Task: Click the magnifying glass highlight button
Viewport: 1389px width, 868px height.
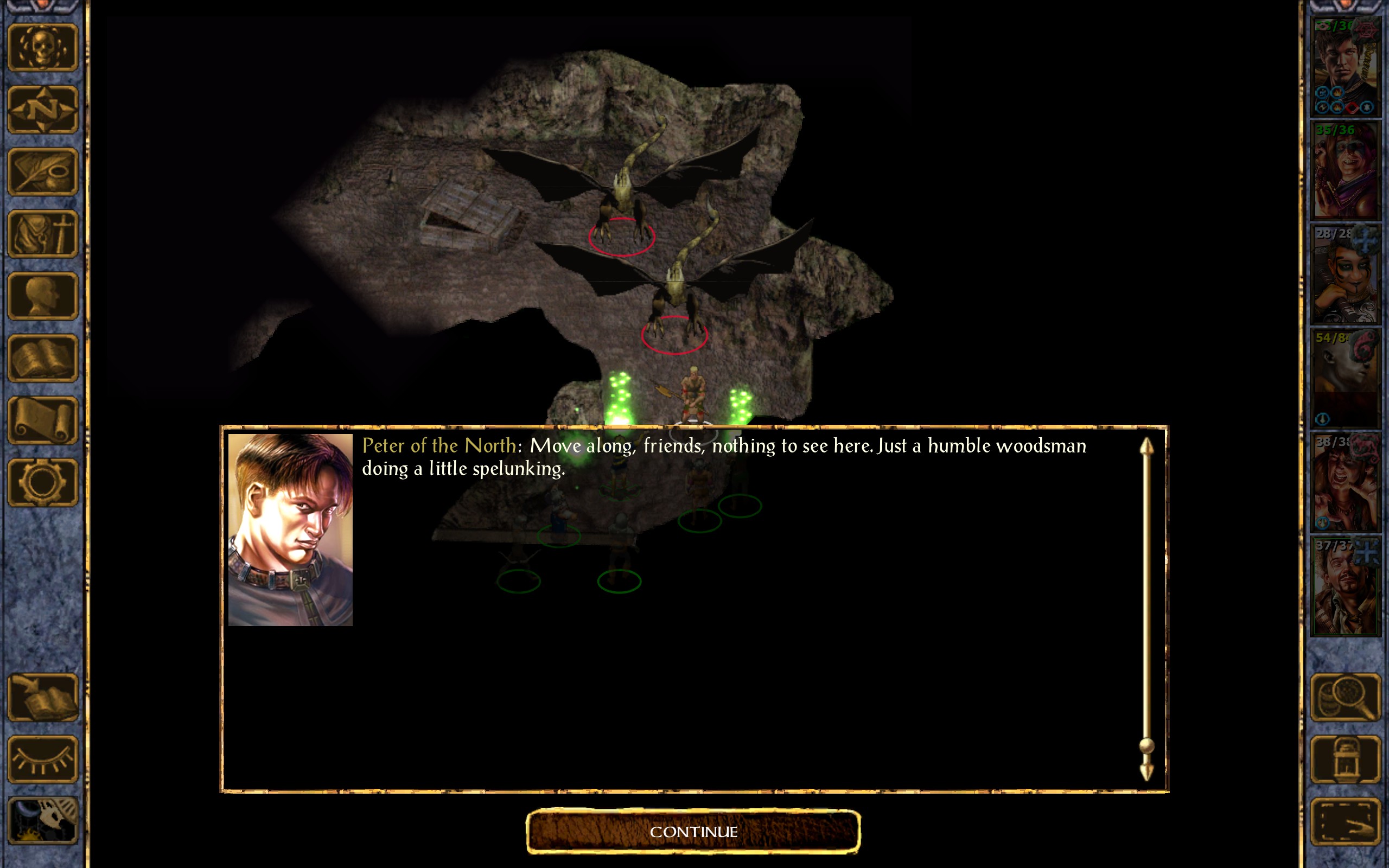Action: pyautogui.click(x=1345, y=698)
